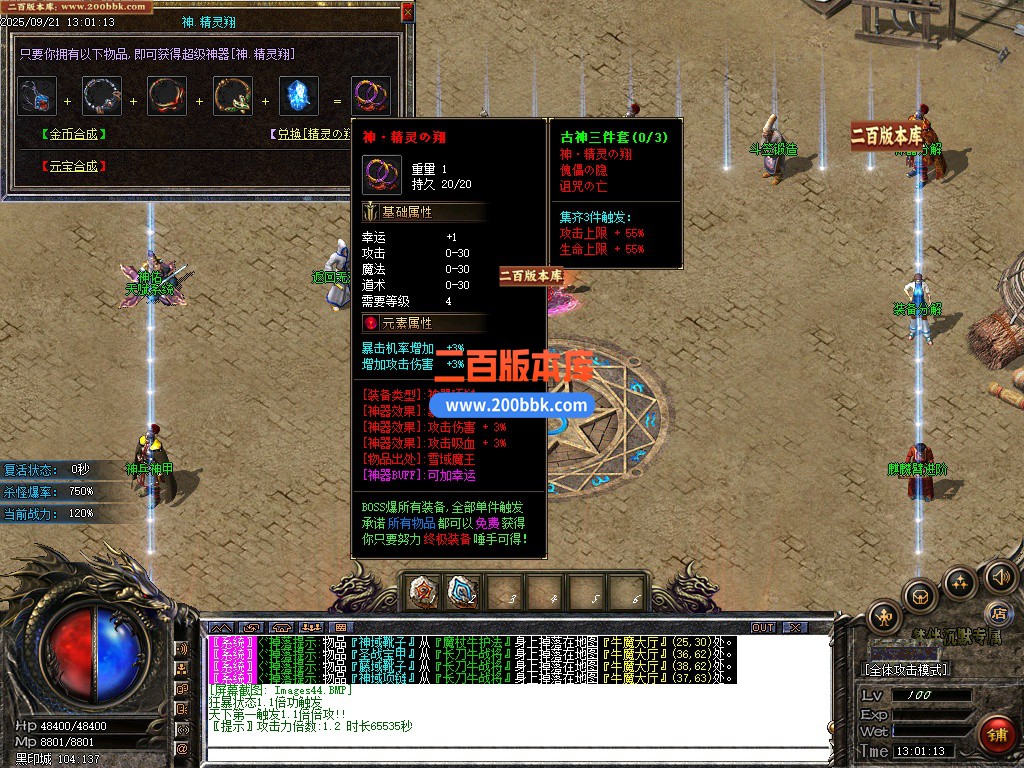
Task: Choose 元宝合成 ingot synthesis option
Action: point(73,166)
